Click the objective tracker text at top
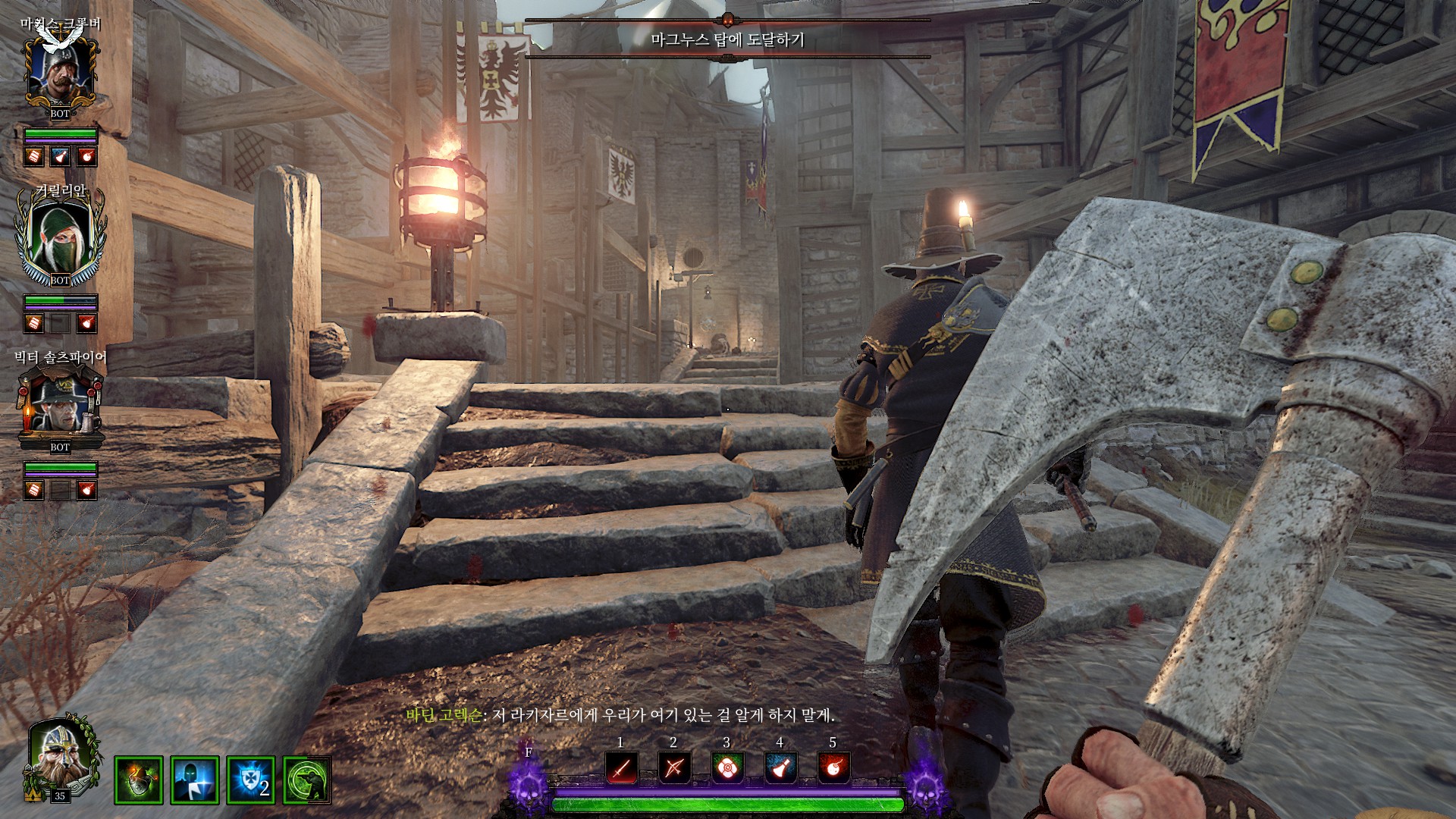Image resolution: width=1456 pixels, height=819 pixels. (x=727, y=39)
